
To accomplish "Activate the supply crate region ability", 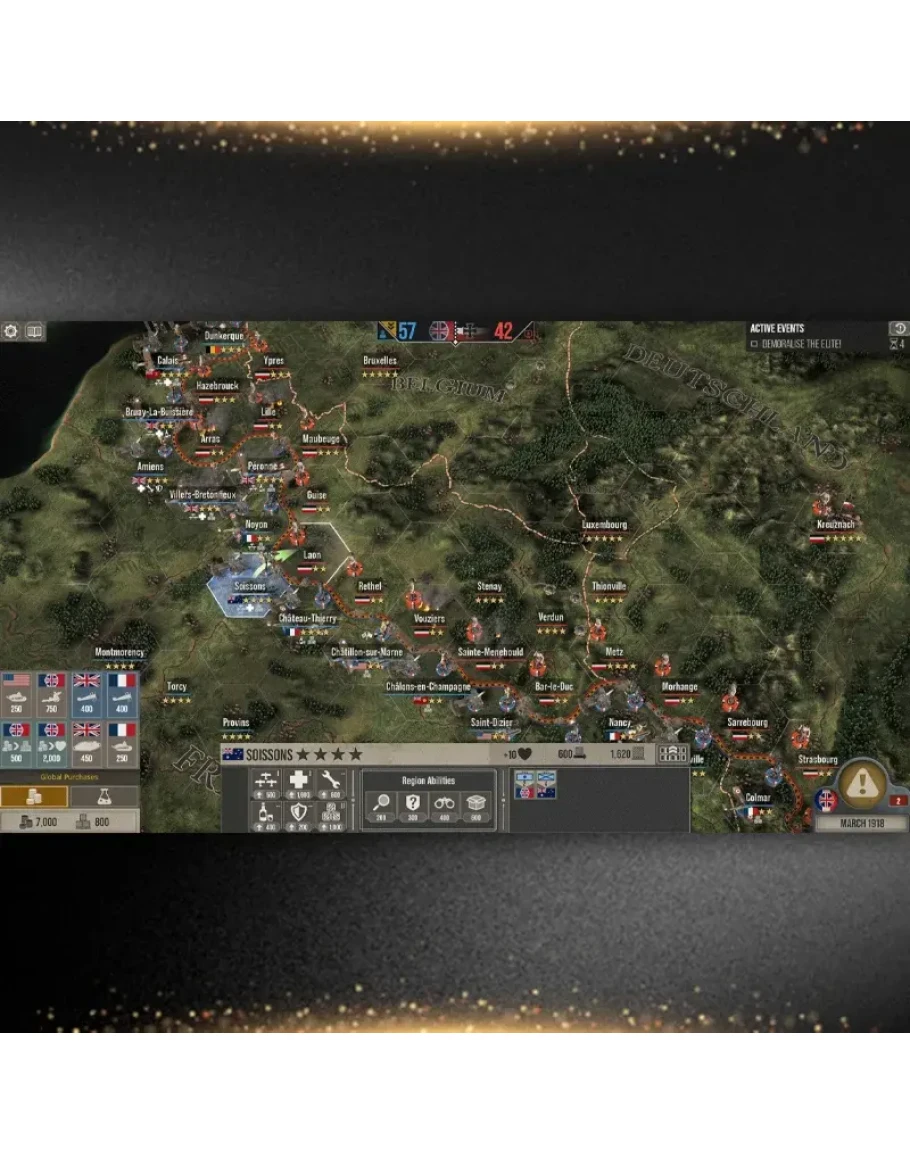I will click(476, 805).
